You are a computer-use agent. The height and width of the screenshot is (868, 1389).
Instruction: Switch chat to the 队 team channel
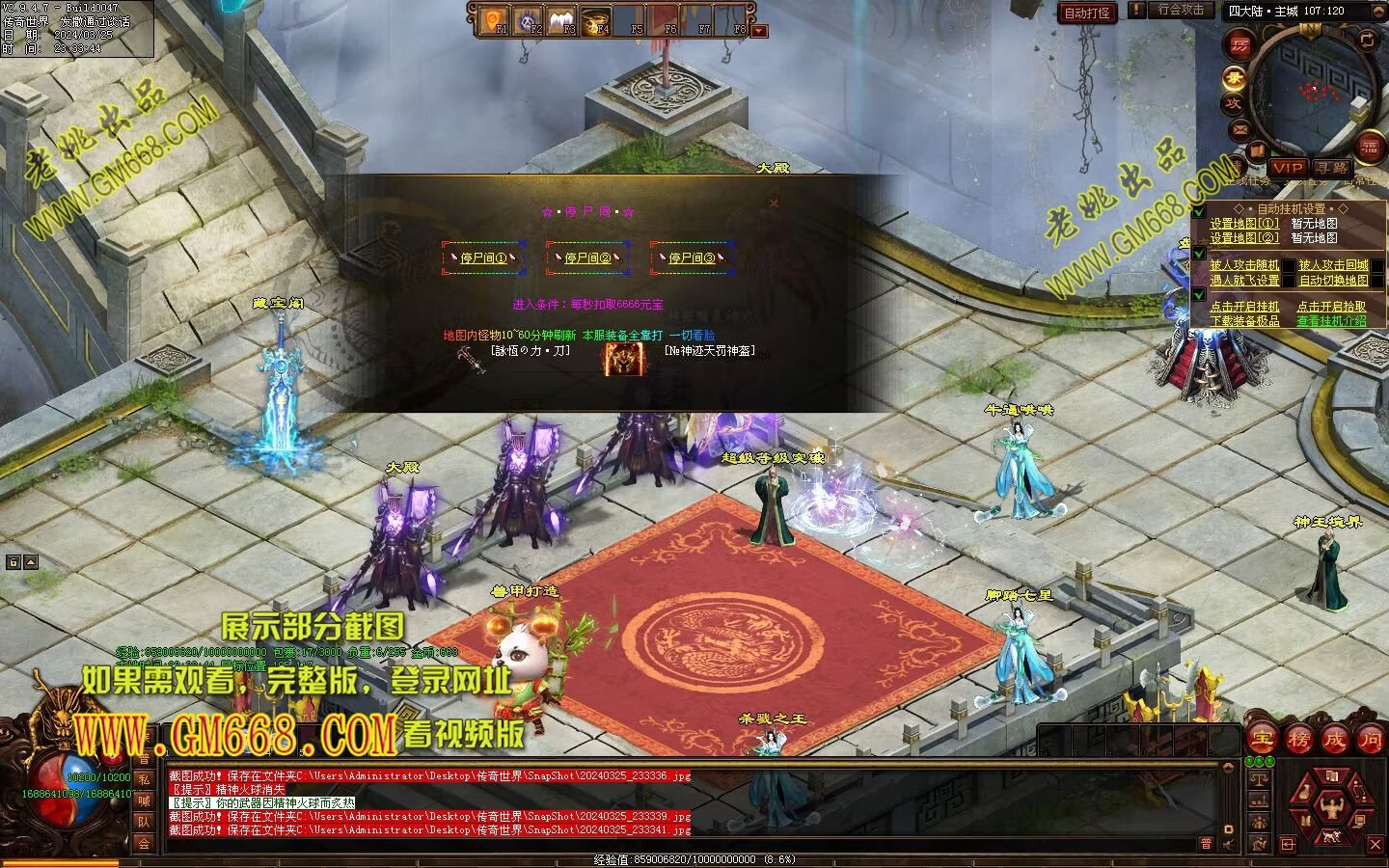pos(144,822)
